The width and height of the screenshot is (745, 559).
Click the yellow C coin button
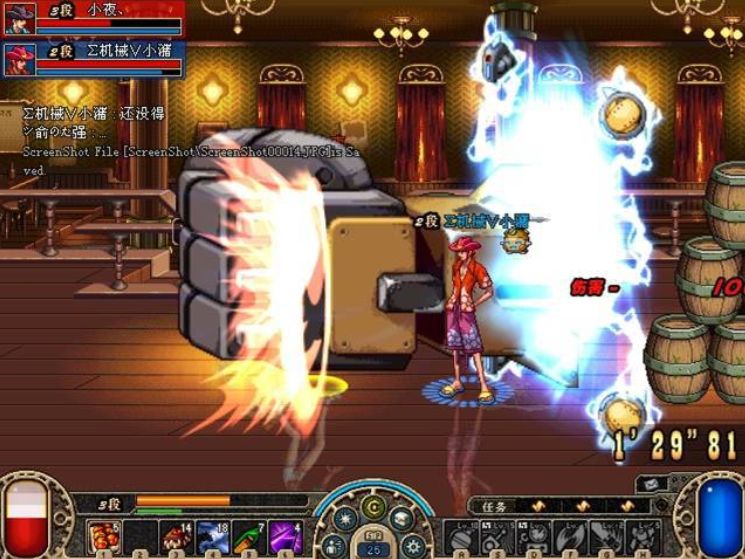click(x=372, y=506)
